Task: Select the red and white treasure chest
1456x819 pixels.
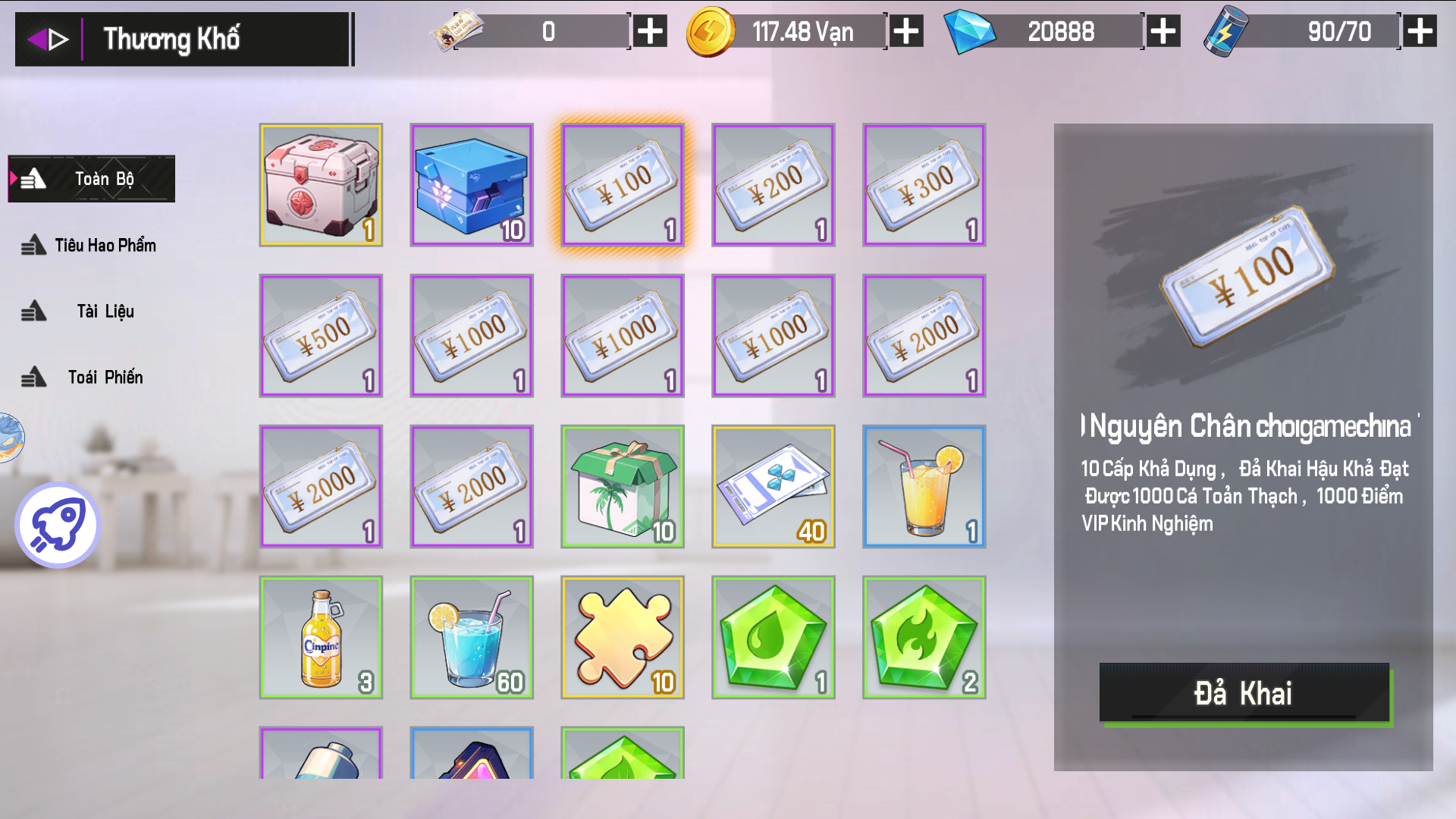Action: tap(321, 185)
